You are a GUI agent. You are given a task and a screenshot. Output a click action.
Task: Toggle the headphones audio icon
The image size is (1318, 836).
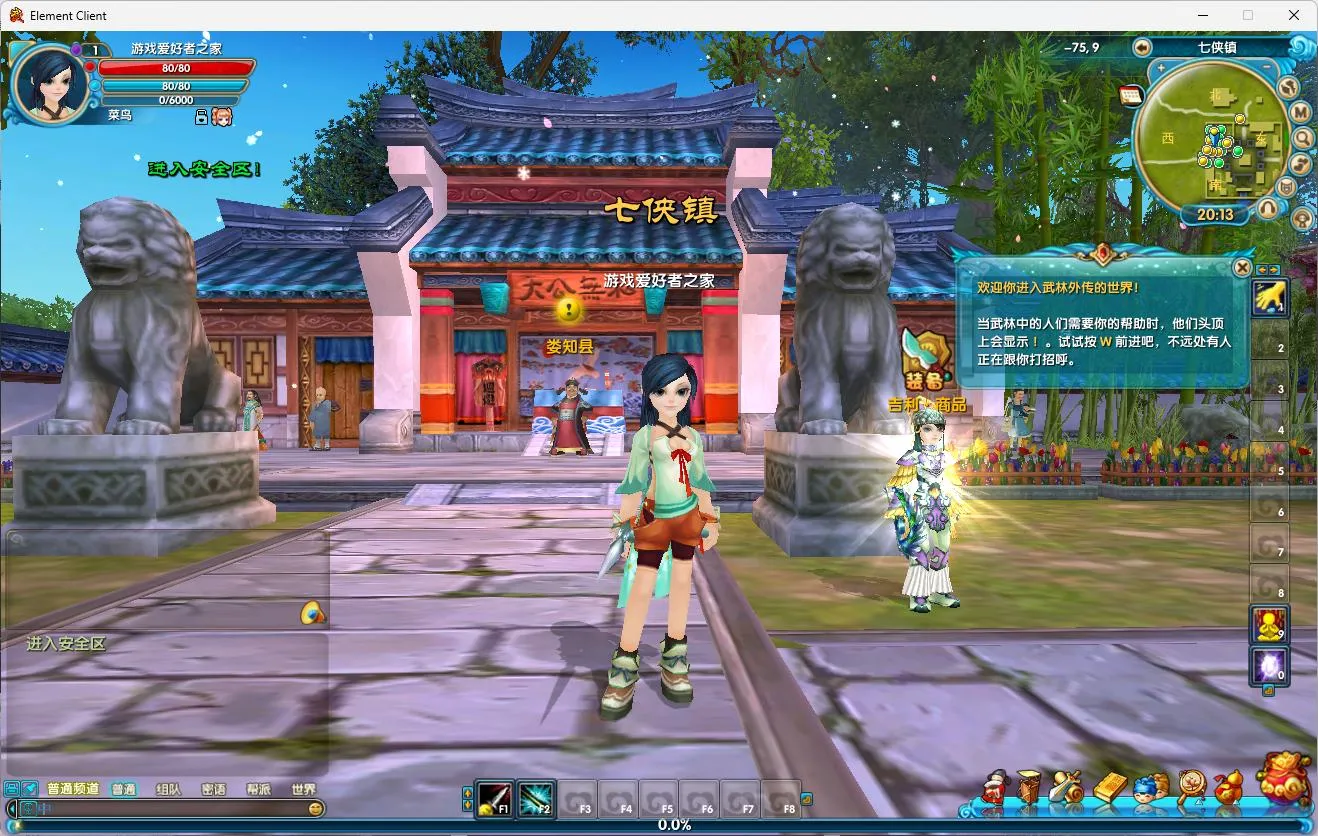[x=1268, y=208]
